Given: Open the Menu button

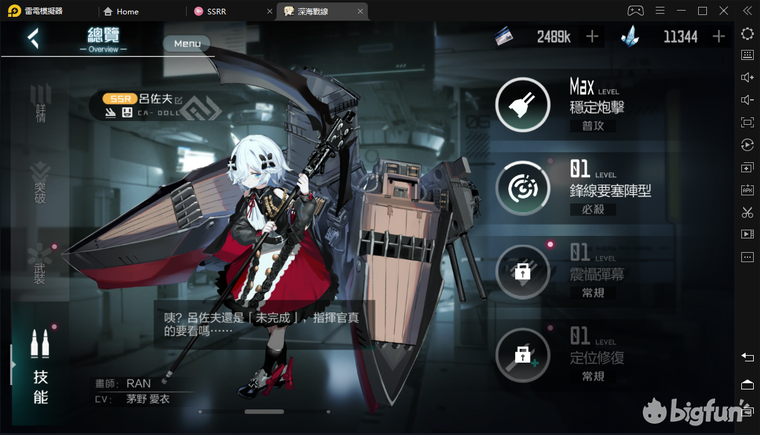Looking at the screenshot, I should [187, 44].
